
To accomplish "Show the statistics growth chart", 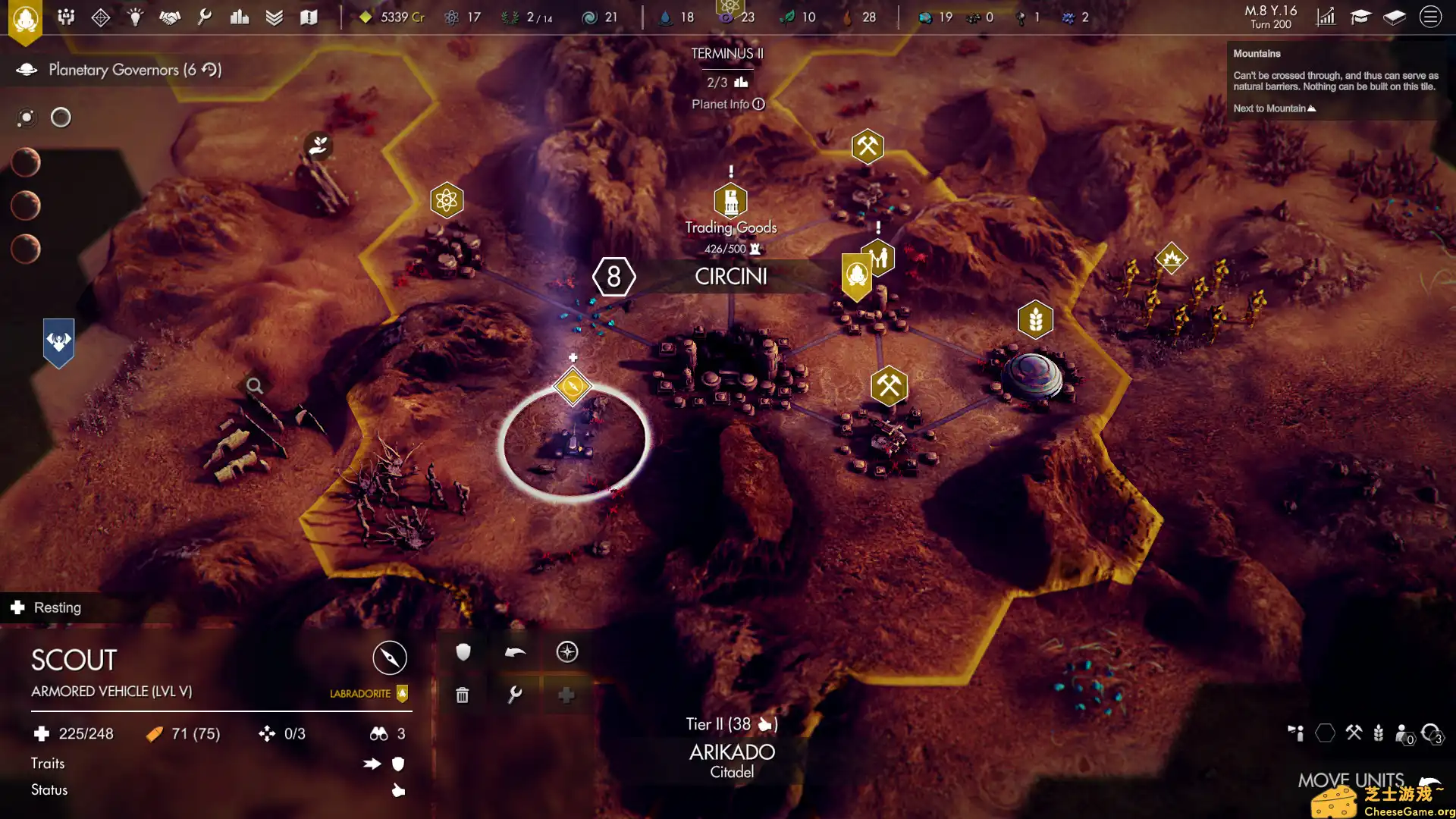I will pyautogui.click(x=1326, y=17).
